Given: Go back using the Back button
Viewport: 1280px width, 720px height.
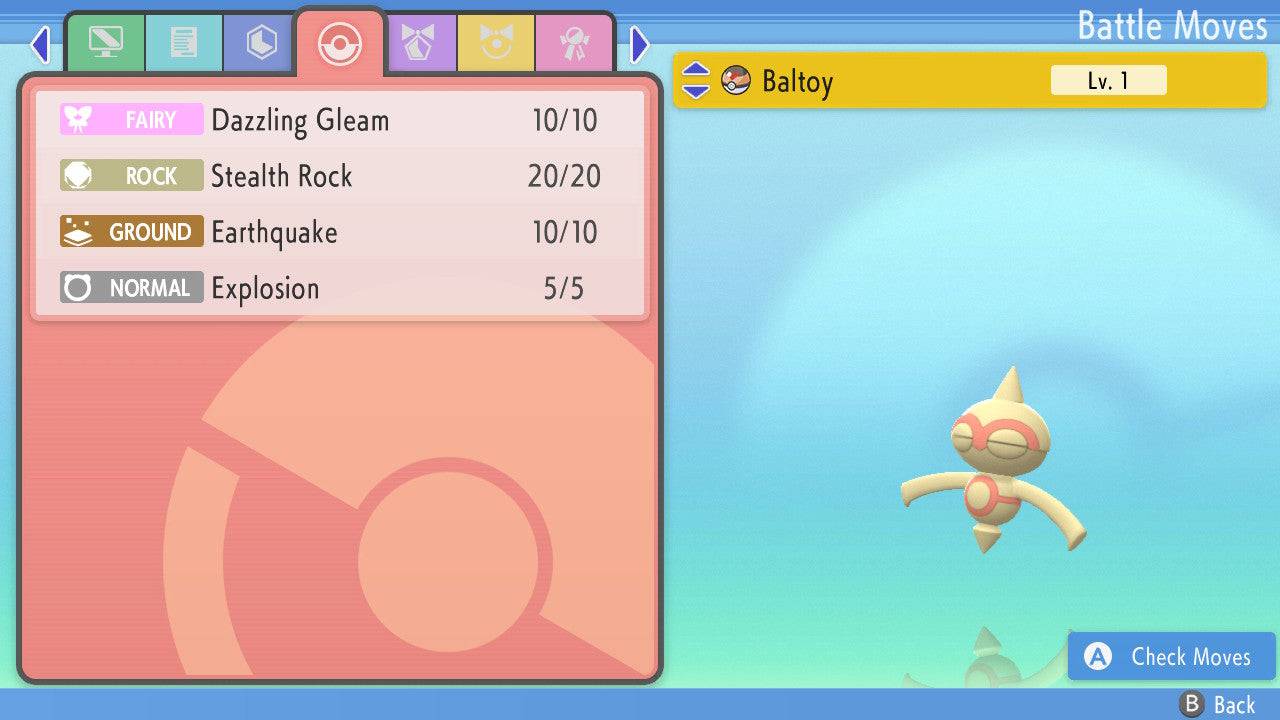Looking at the screenshot, I should click(1218, 705).
